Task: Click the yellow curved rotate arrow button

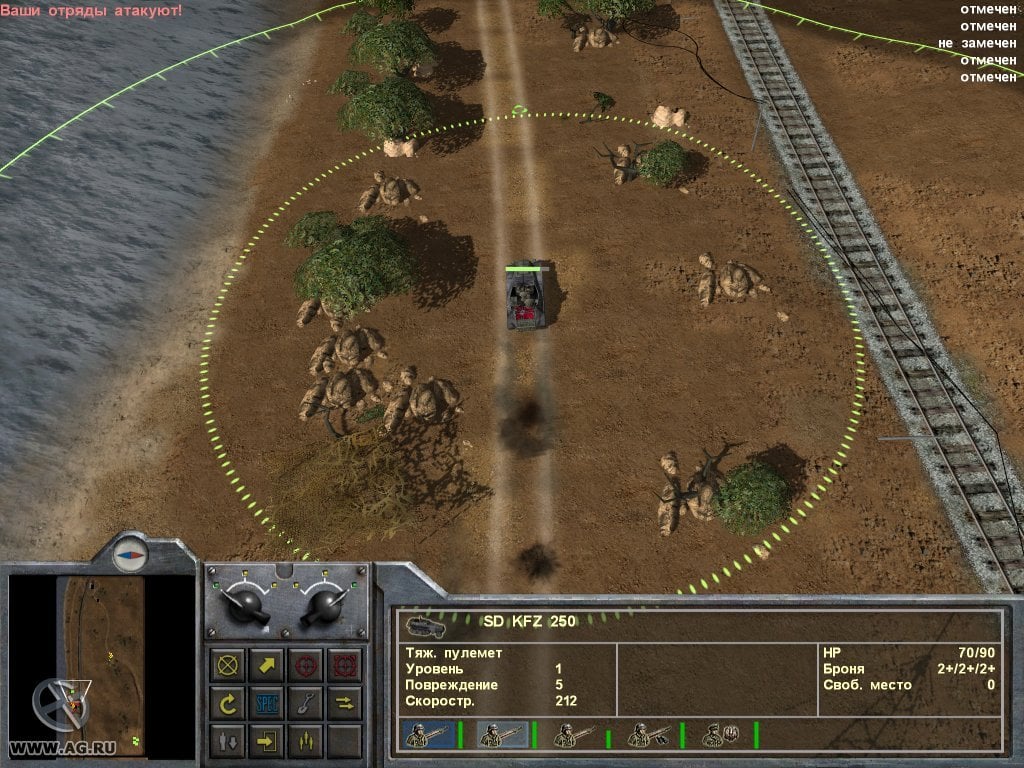Action: tap(229, 703)
